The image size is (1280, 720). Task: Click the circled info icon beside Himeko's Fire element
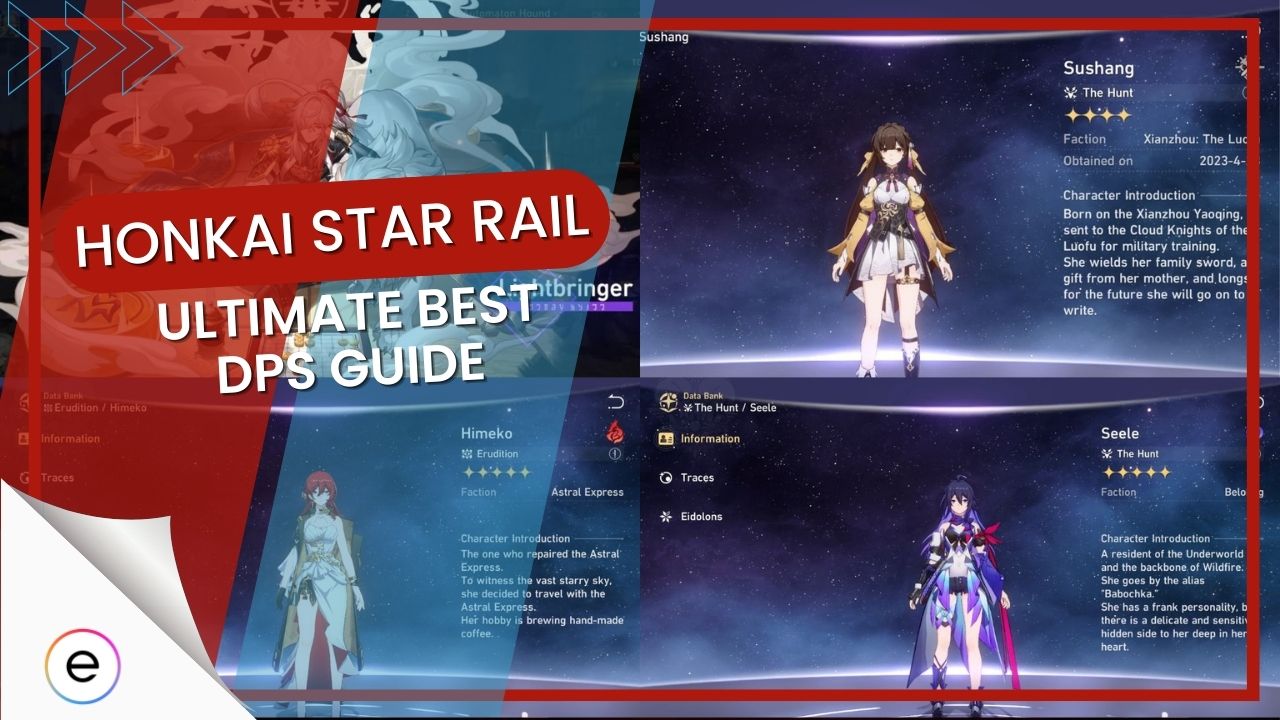(615, 455)
